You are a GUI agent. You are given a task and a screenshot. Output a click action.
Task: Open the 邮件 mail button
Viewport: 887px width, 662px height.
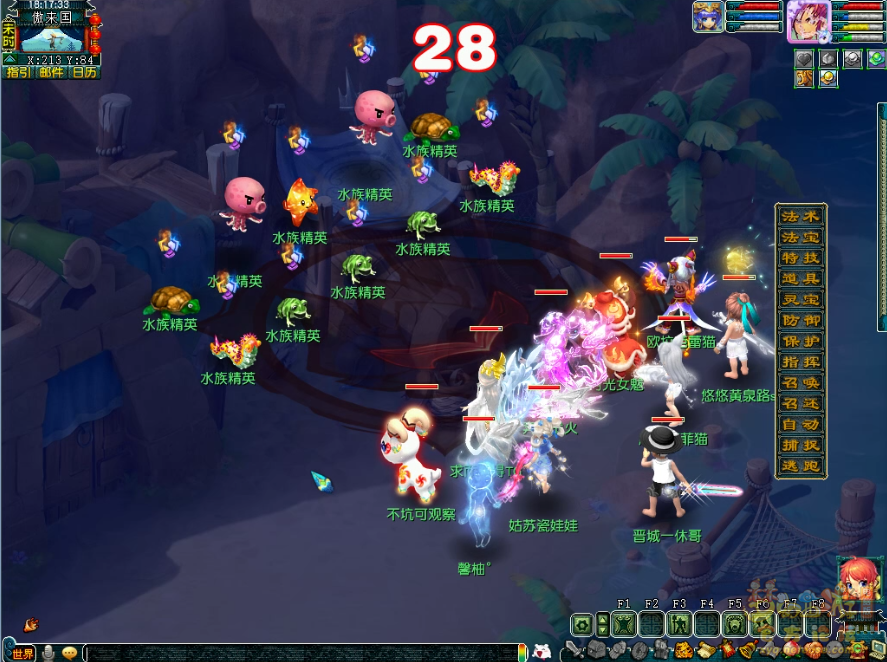(51, 72)
